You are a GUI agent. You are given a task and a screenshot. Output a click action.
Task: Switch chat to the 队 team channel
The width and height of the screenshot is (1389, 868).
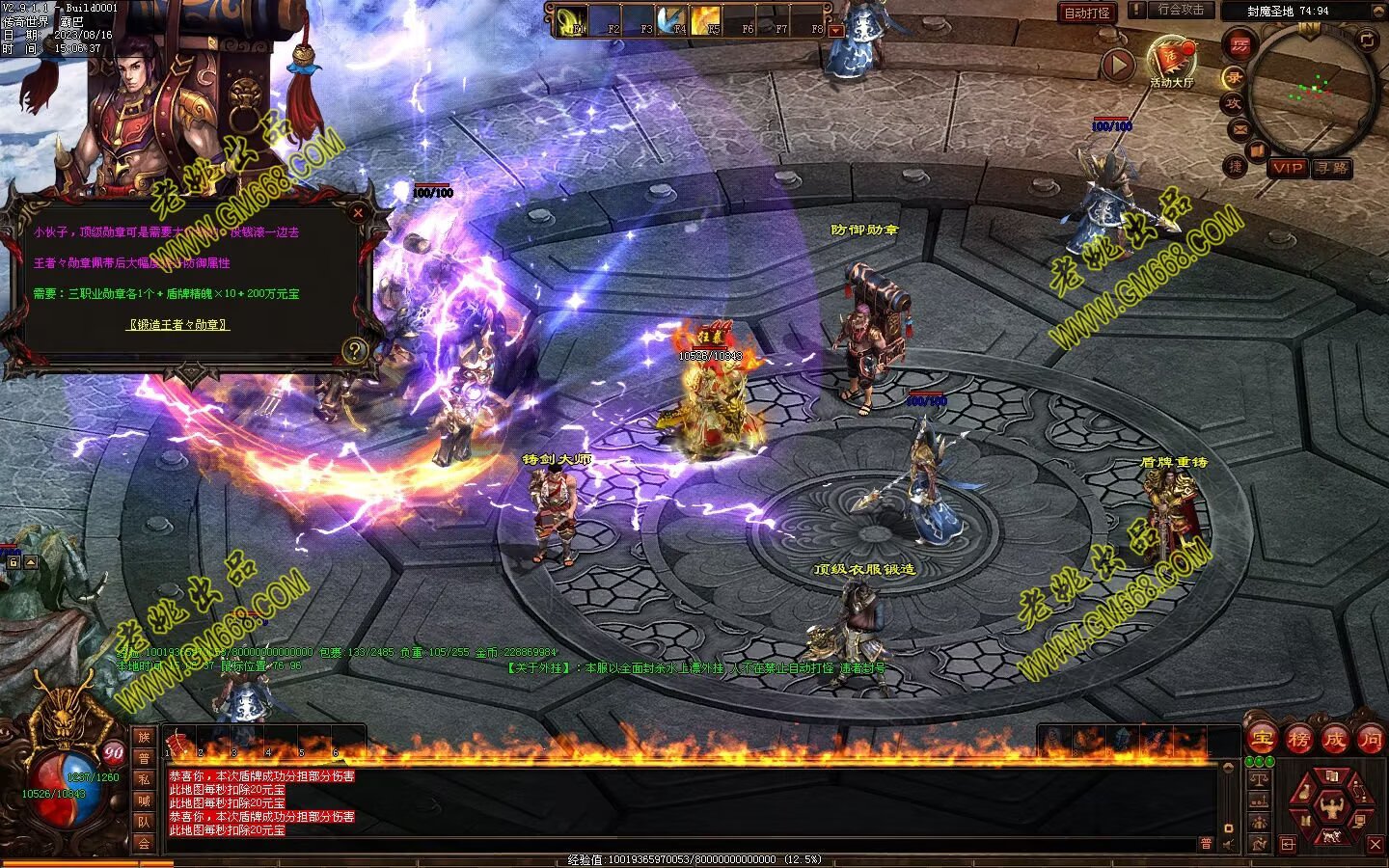point(144,822)
